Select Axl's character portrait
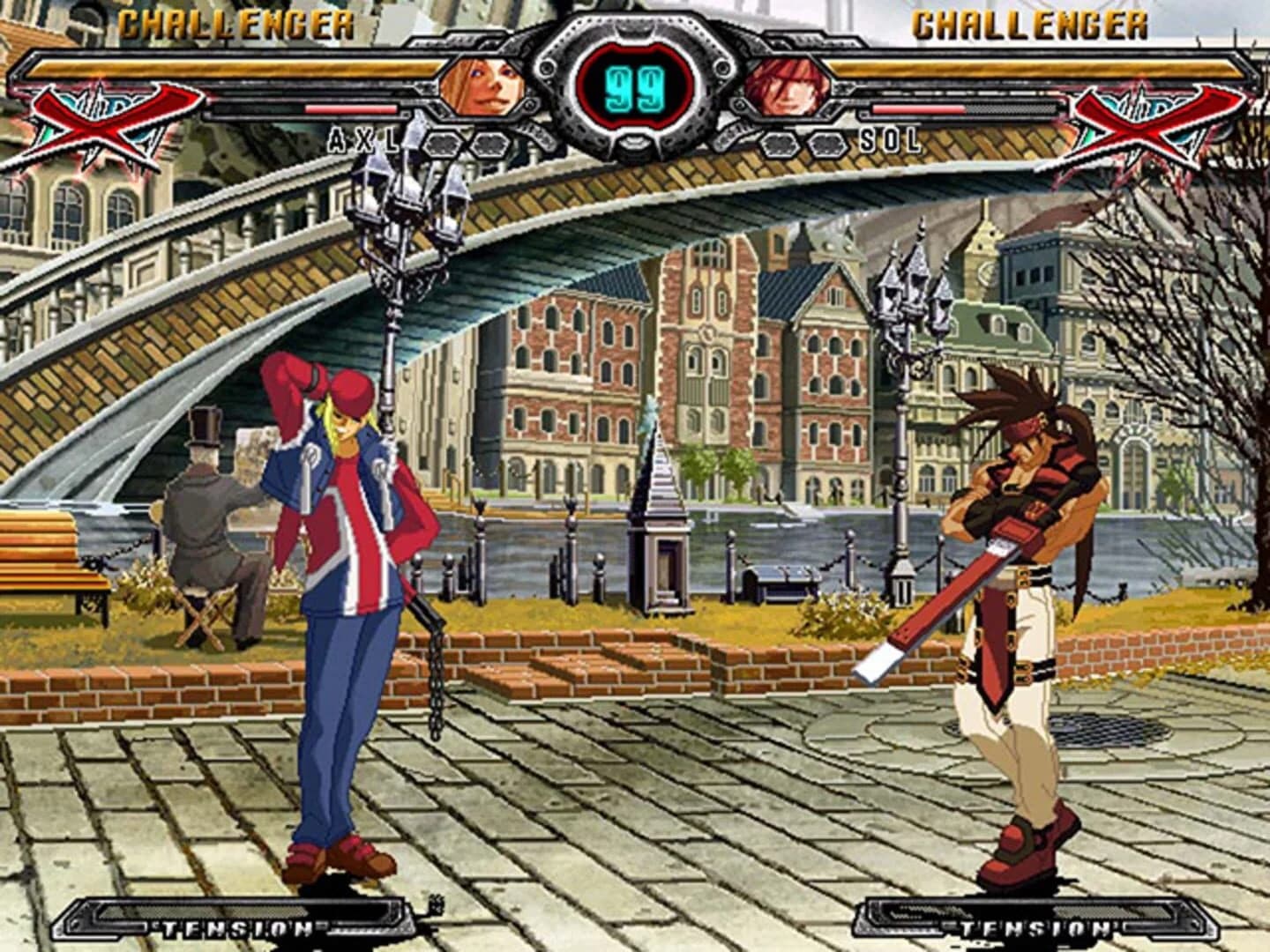This screenshot has width=1270, height=952. click(x=483, y=86)
